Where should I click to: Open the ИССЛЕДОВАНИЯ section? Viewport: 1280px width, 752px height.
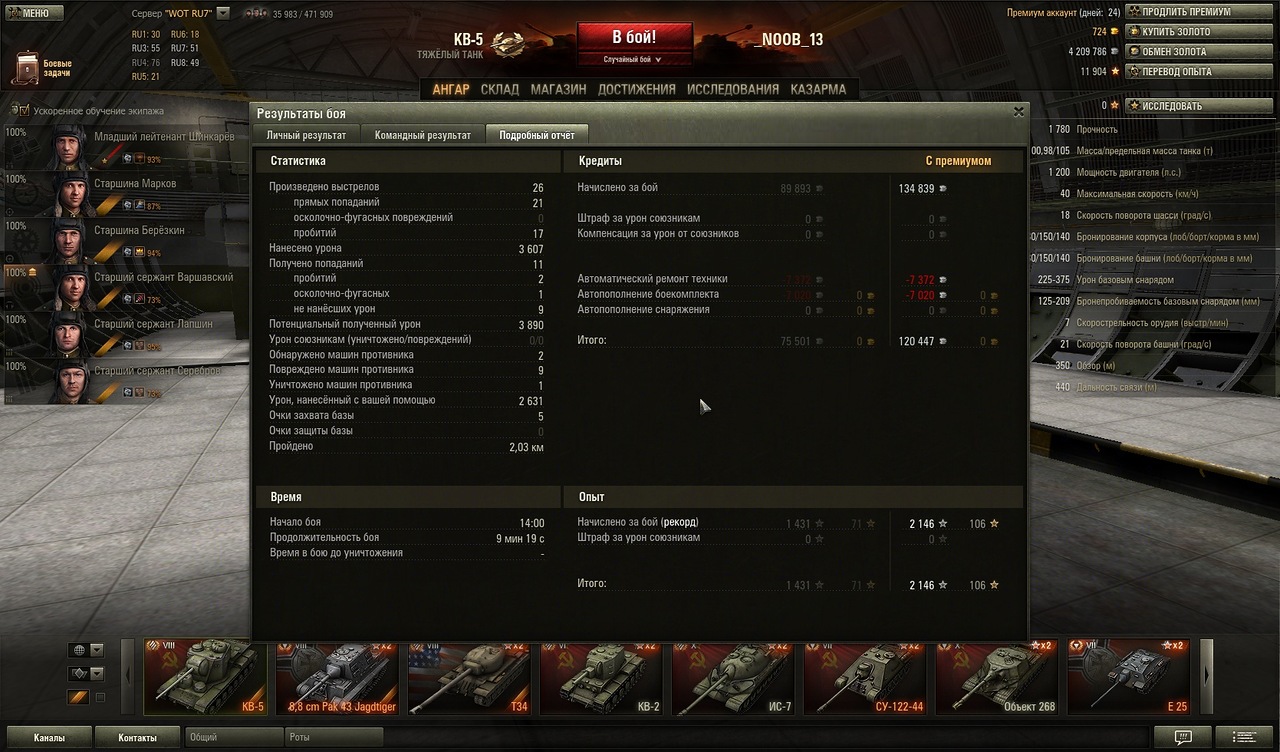pos(733,89)
